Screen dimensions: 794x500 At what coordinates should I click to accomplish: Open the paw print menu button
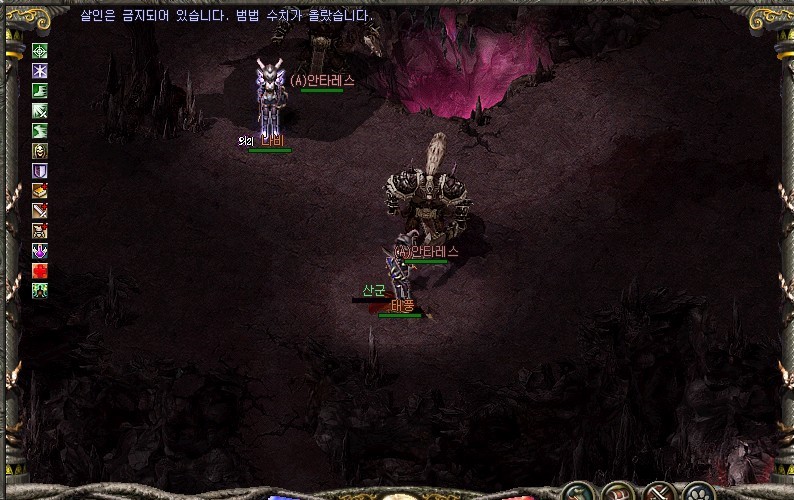pos(698,492)
